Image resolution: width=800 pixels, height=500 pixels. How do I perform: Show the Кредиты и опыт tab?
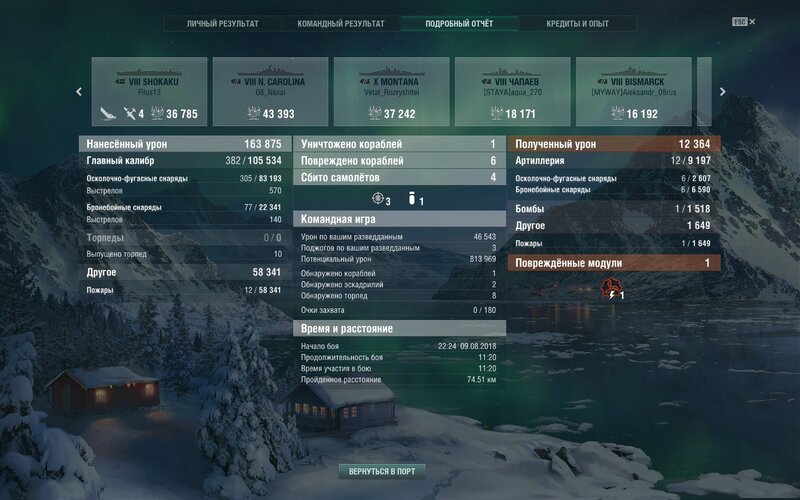pyautogui.click(x=577, y=23)
